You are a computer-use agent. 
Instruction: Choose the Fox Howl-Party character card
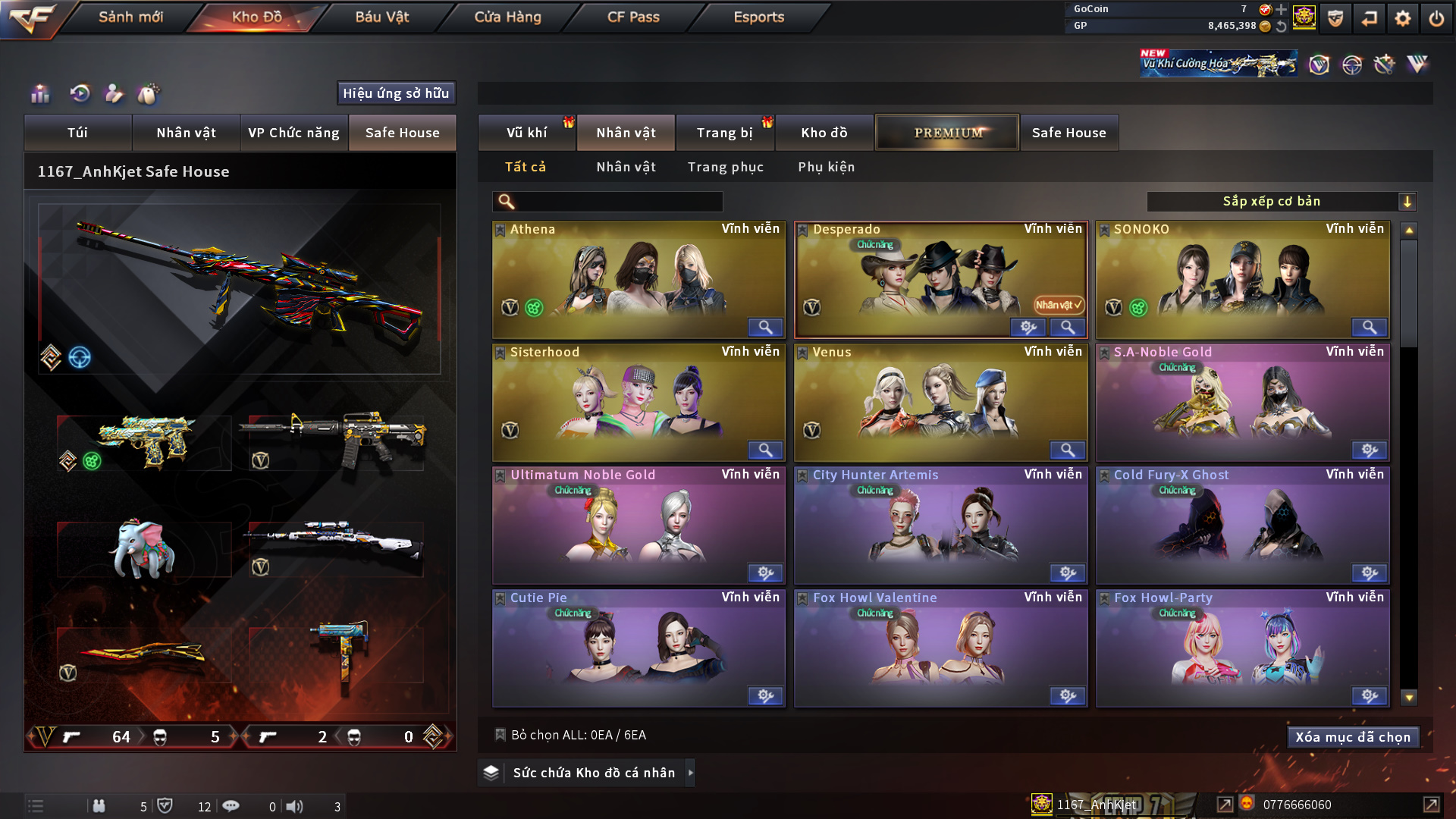point(1241,648)
